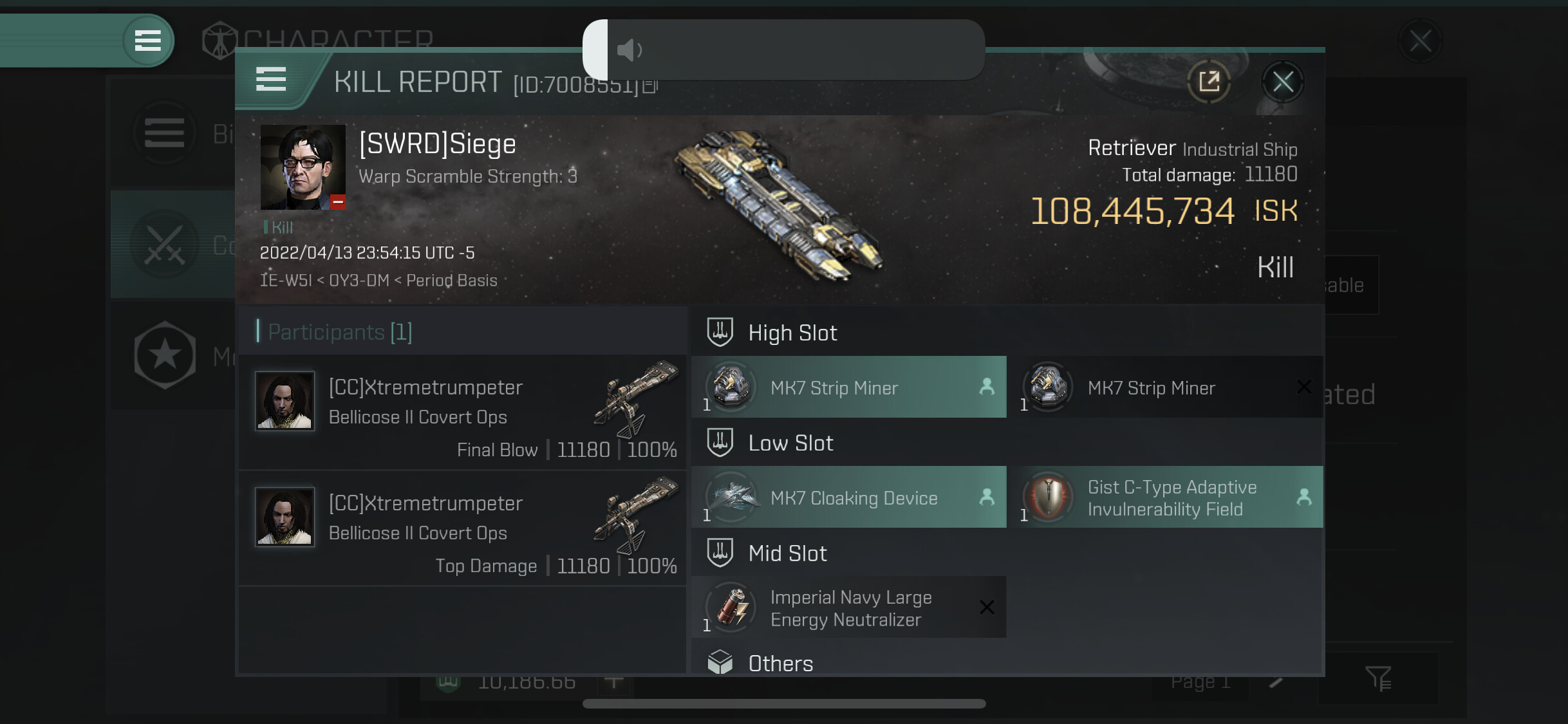Copy the kill report ID
This screenshot has height=724, width=1568.
point(651,86)
